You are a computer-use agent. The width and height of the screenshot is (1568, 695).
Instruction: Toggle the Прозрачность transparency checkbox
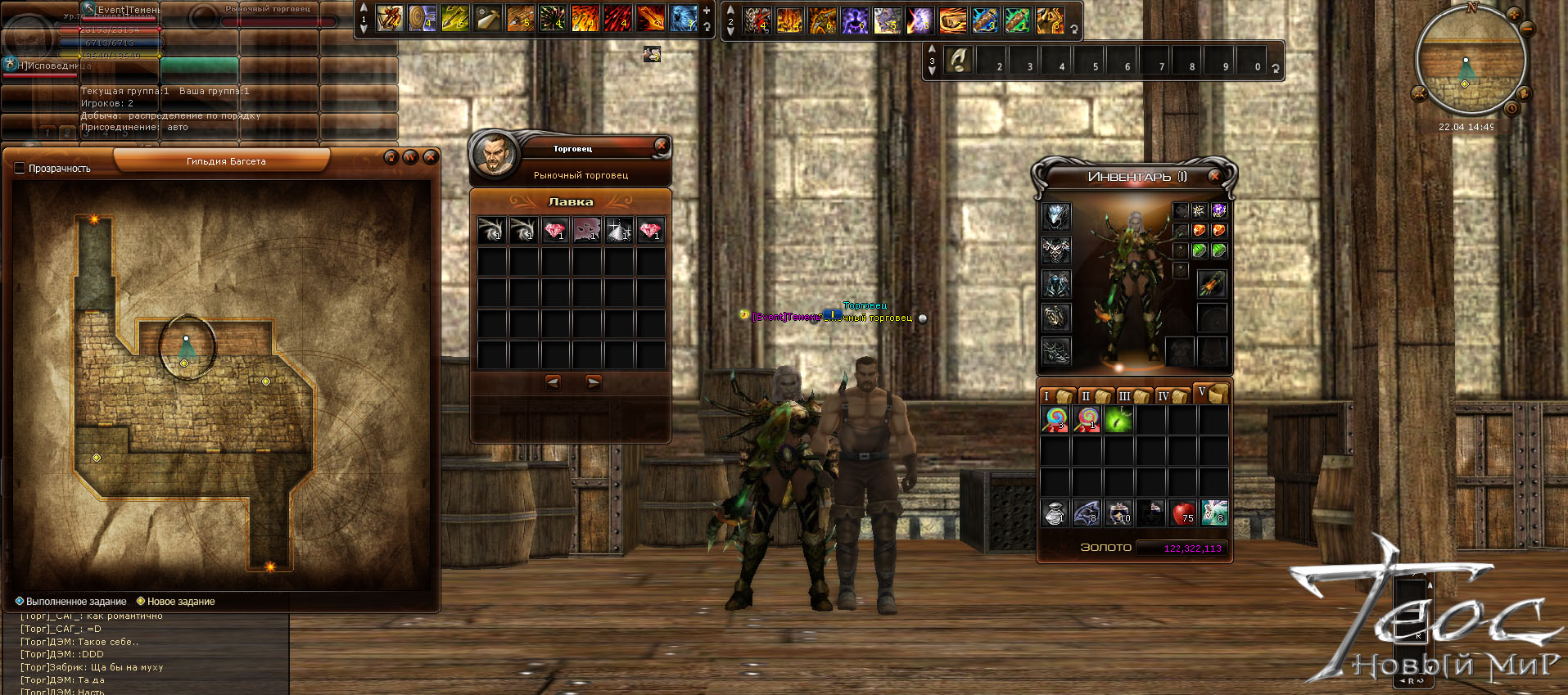(x=20, y=168)
